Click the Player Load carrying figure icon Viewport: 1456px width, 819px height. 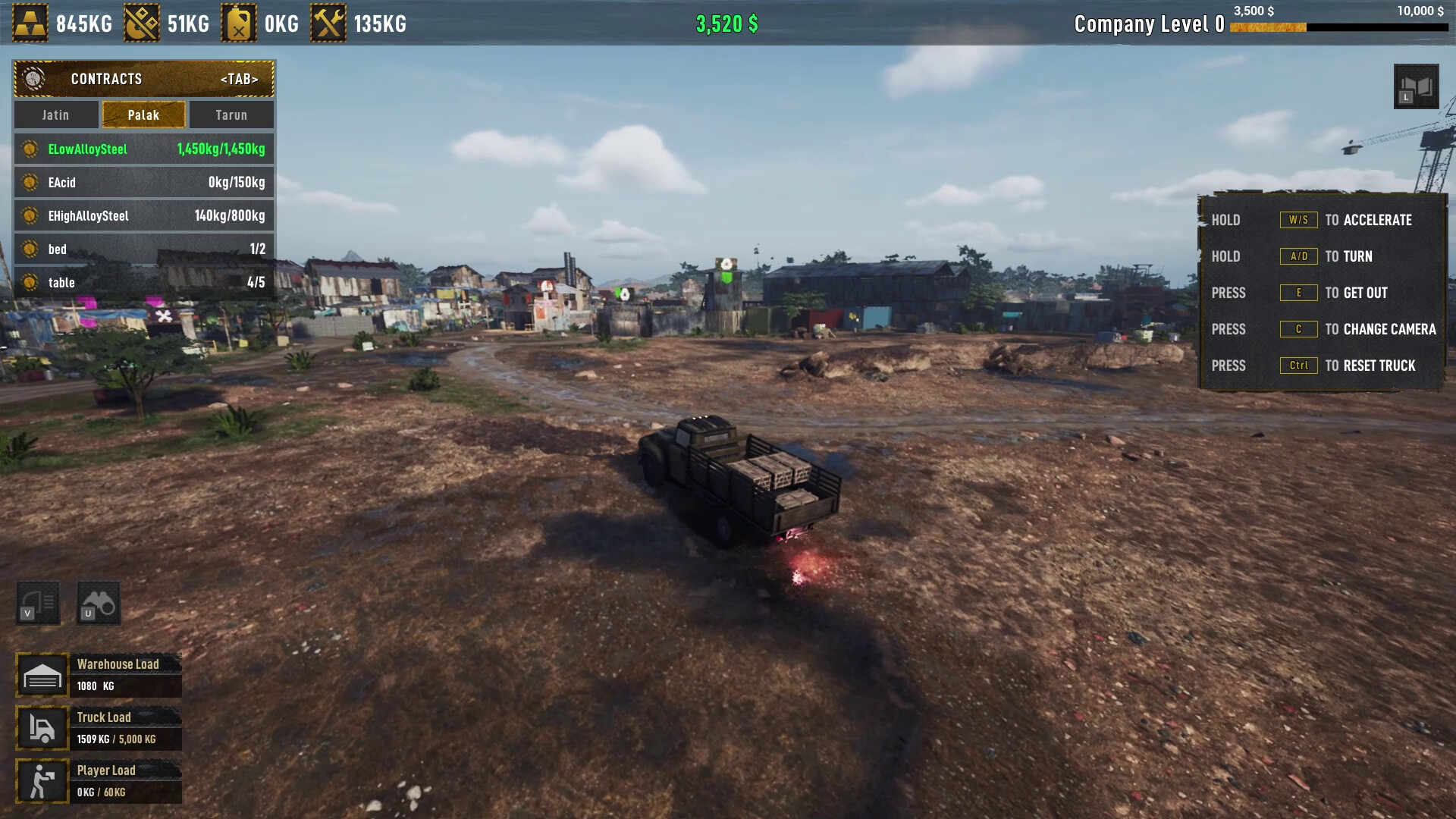[42, 780]
